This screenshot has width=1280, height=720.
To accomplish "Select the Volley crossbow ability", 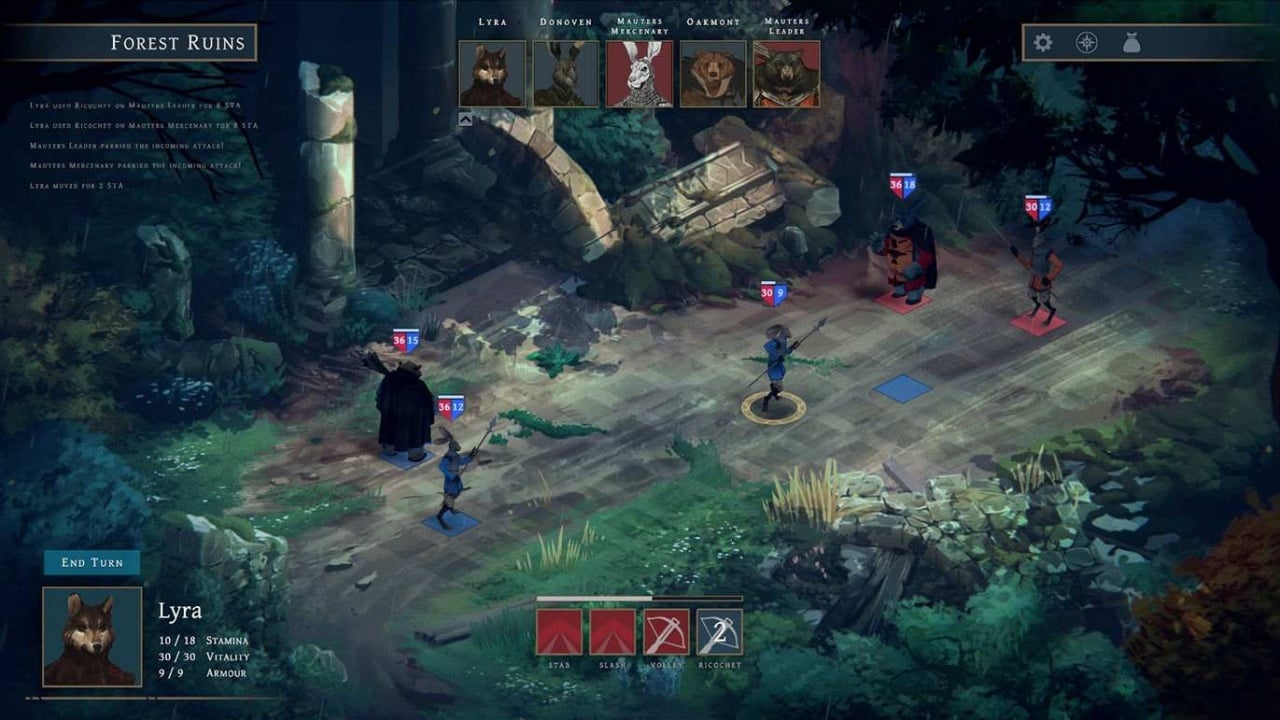I will (x=666, y=632).
